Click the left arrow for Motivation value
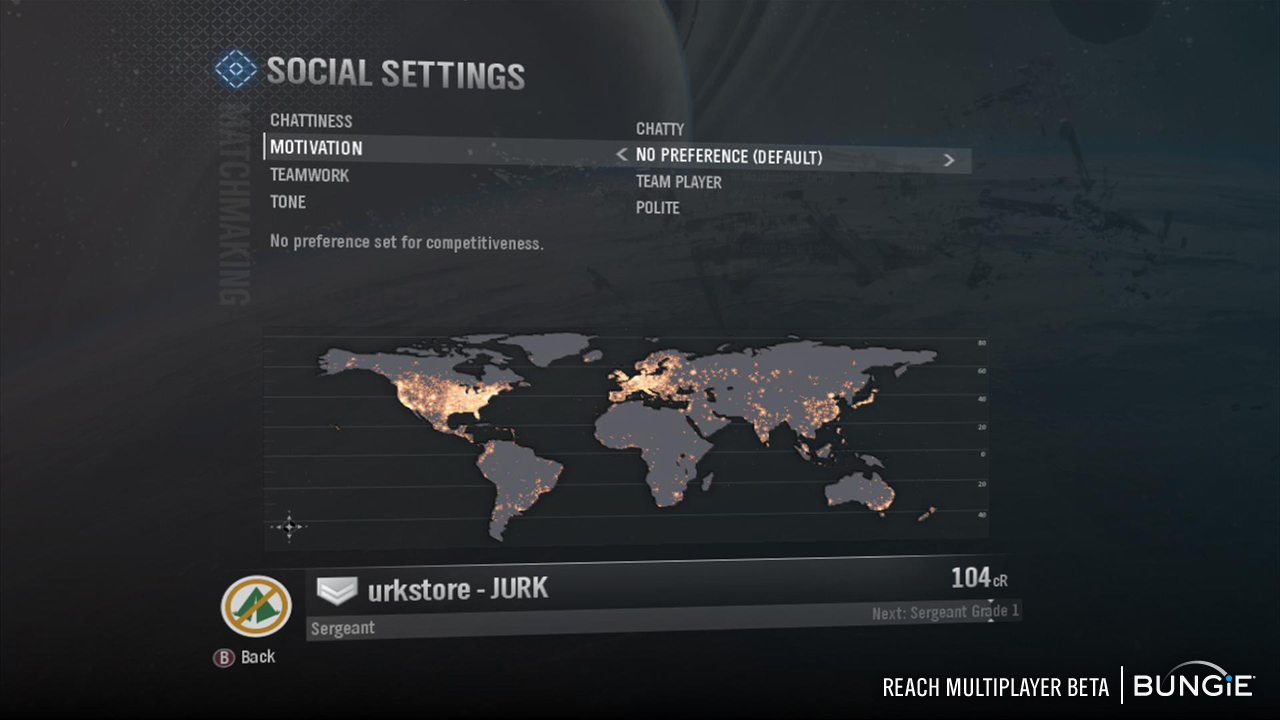This screenshot has height=720, width=1280. point(622,156)
